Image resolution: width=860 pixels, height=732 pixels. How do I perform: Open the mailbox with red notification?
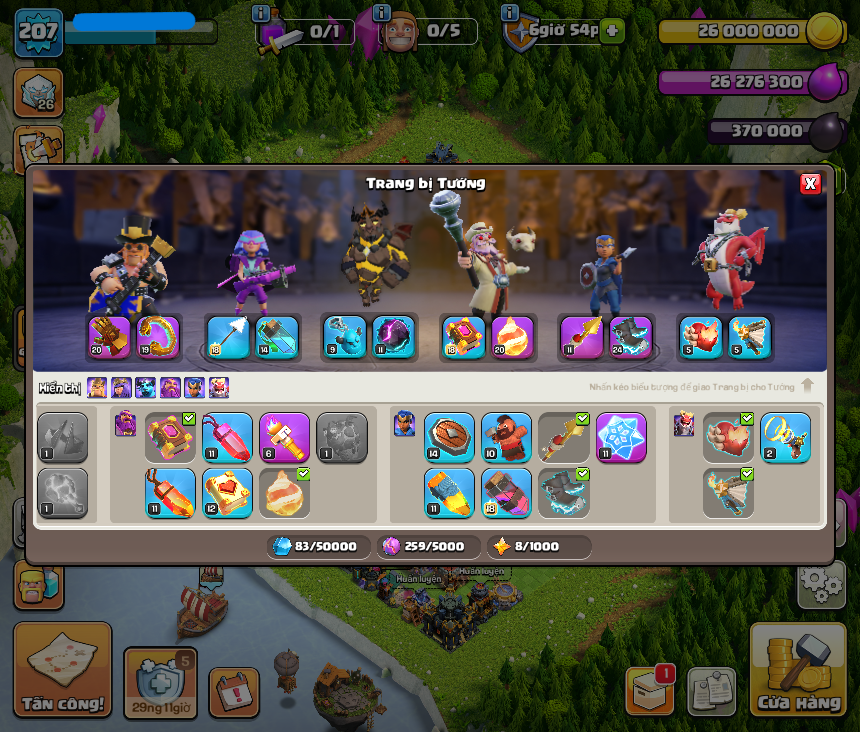649,690
